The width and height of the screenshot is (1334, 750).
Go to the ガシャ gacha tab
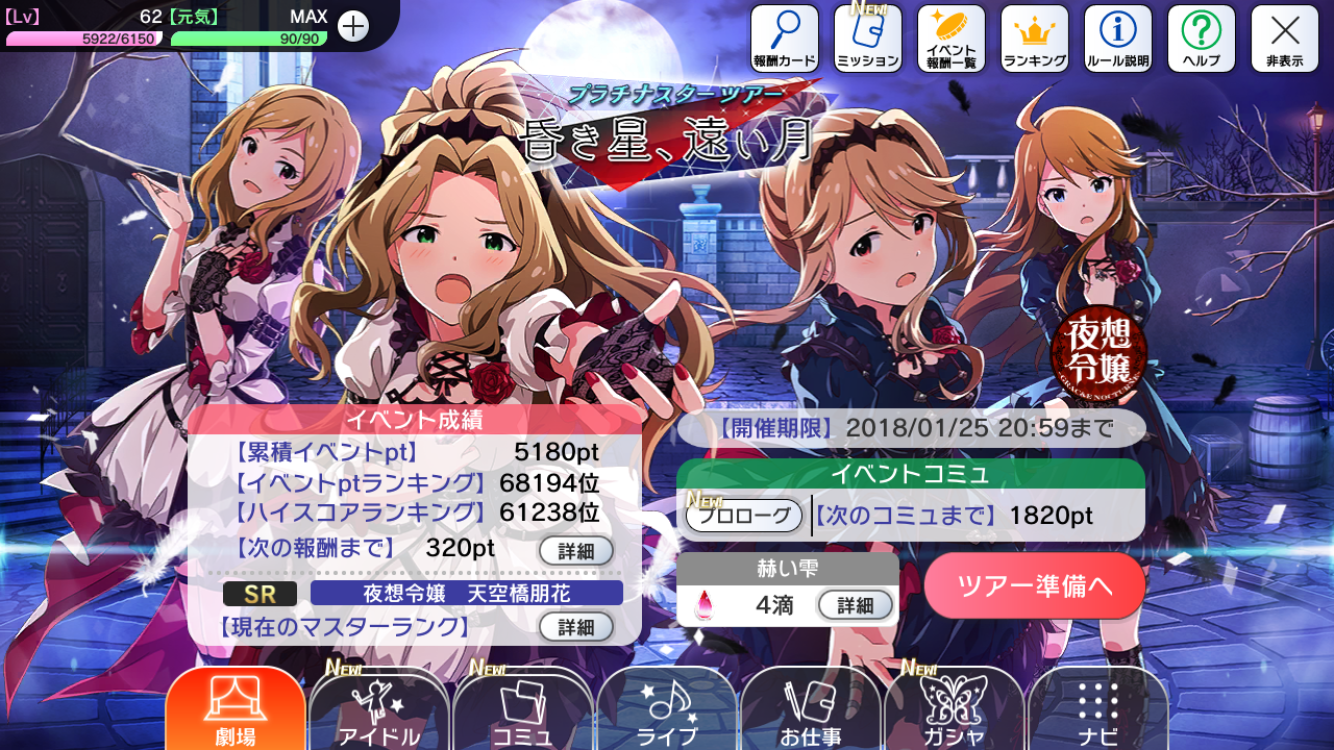pyautogui.click(x=954, y=710)
